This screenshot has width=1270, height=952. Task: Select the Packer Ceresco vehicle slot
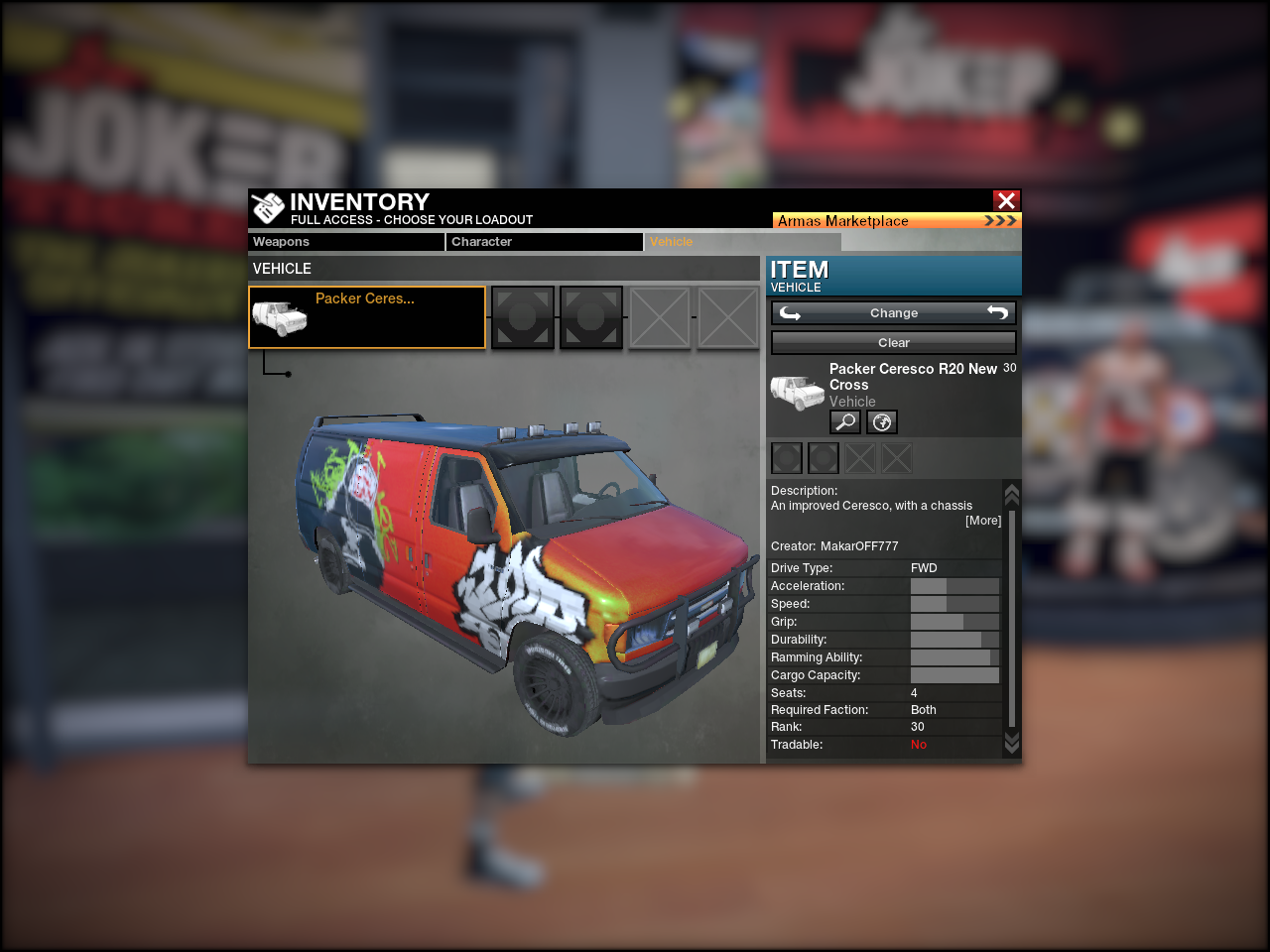click(366, 317)
